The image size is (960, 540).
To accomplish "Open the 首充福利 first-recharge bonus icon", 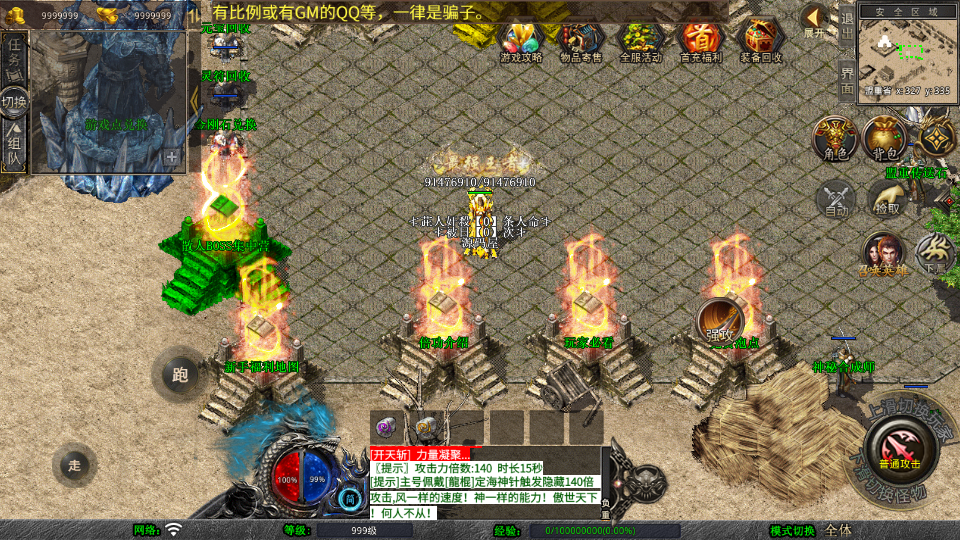I will click(x=699, y=41).
